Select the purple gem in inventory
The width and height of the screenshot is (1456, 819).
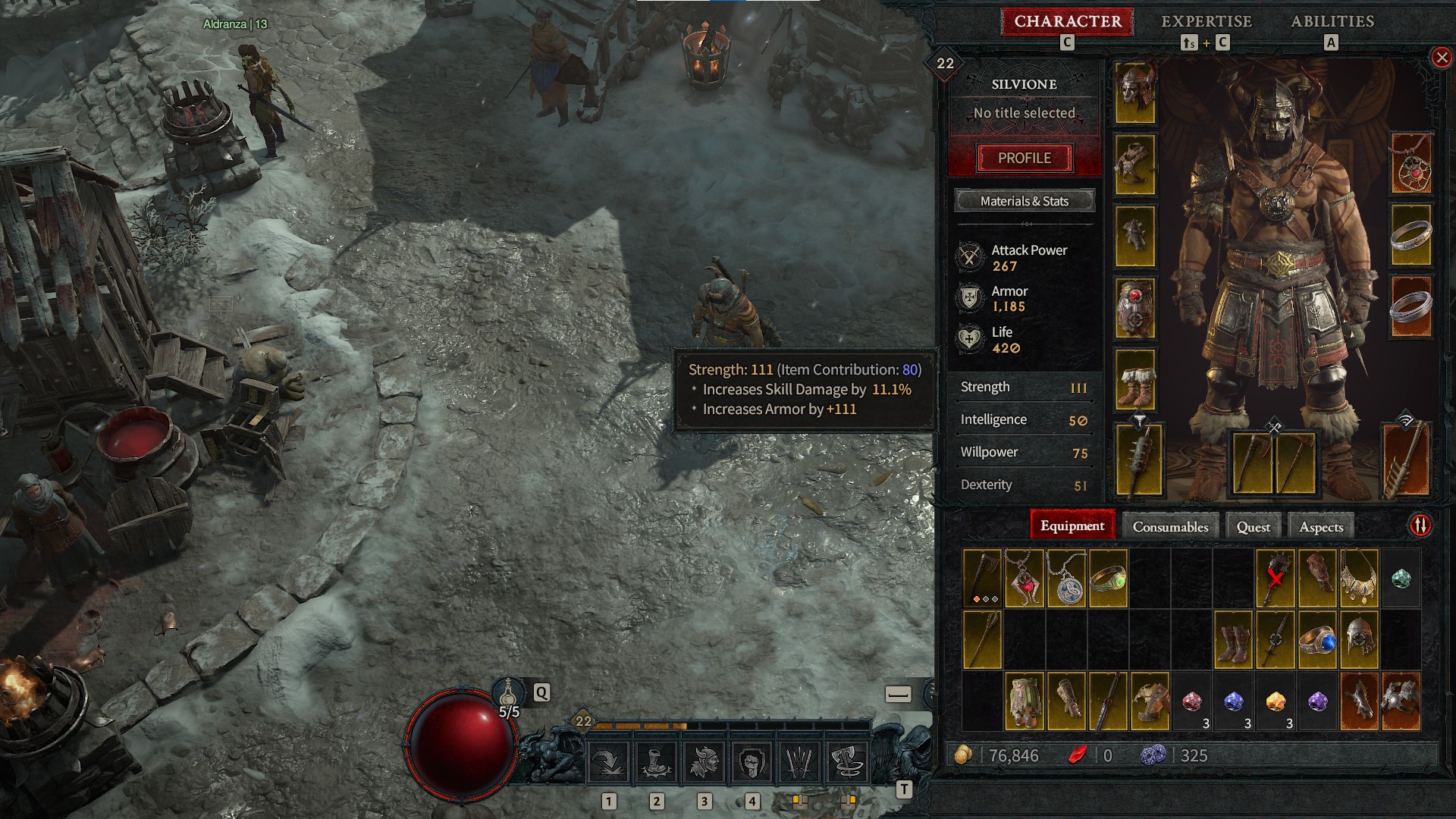coord(1317,701)
